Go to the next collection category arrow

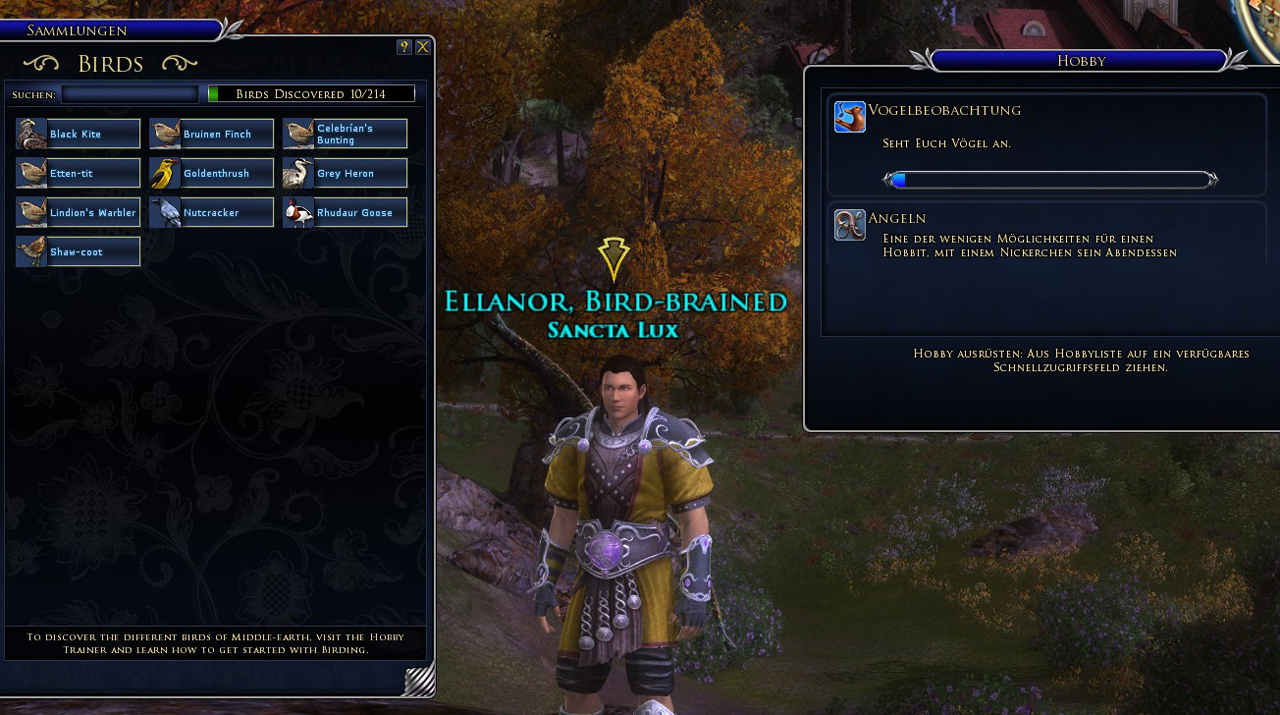click(179, 64)
